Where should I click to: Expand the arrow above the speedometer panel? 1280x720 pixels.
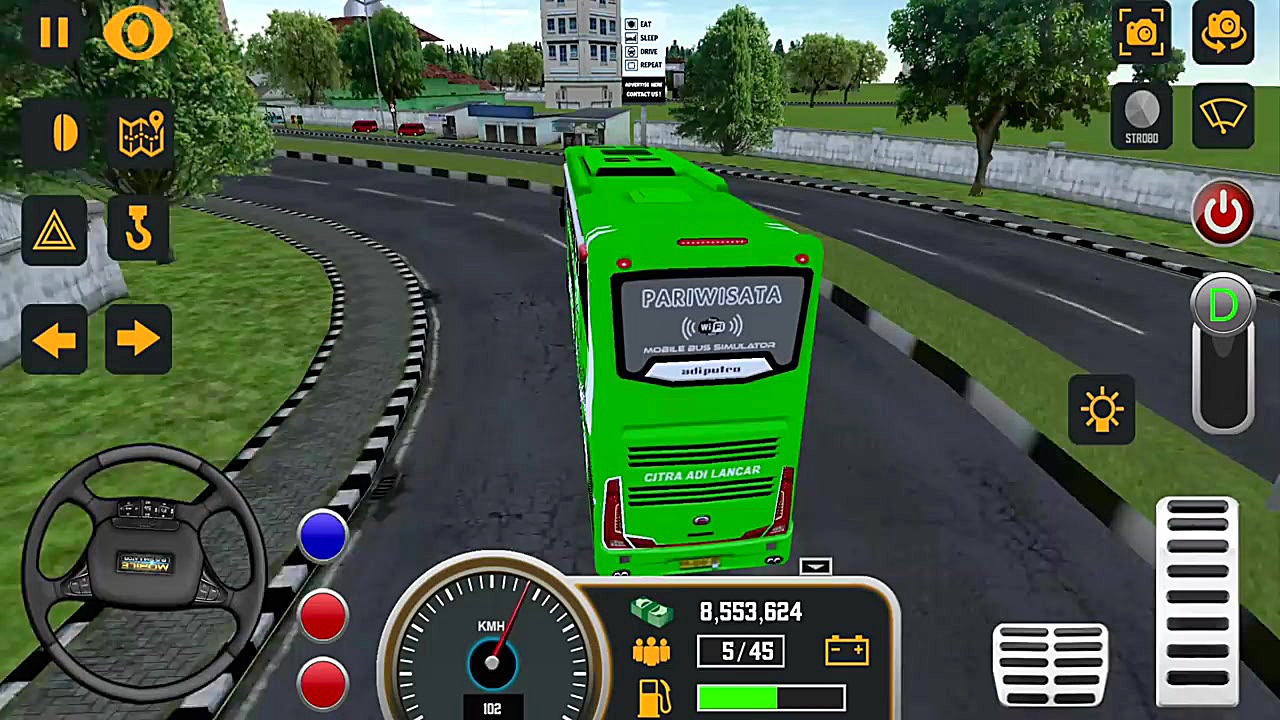click(x=815, y=567)
